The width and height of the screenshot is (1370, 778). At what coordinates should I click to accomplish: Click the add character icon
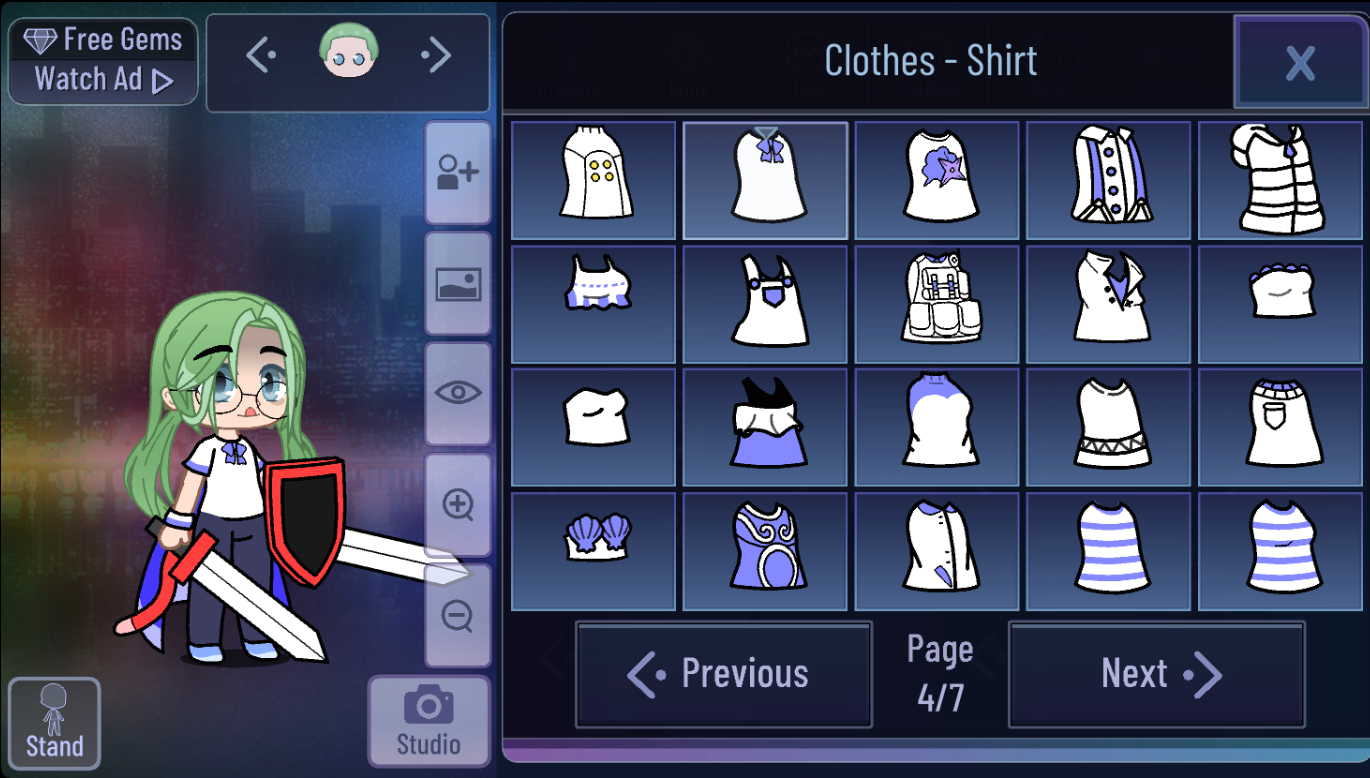[458, 173]
